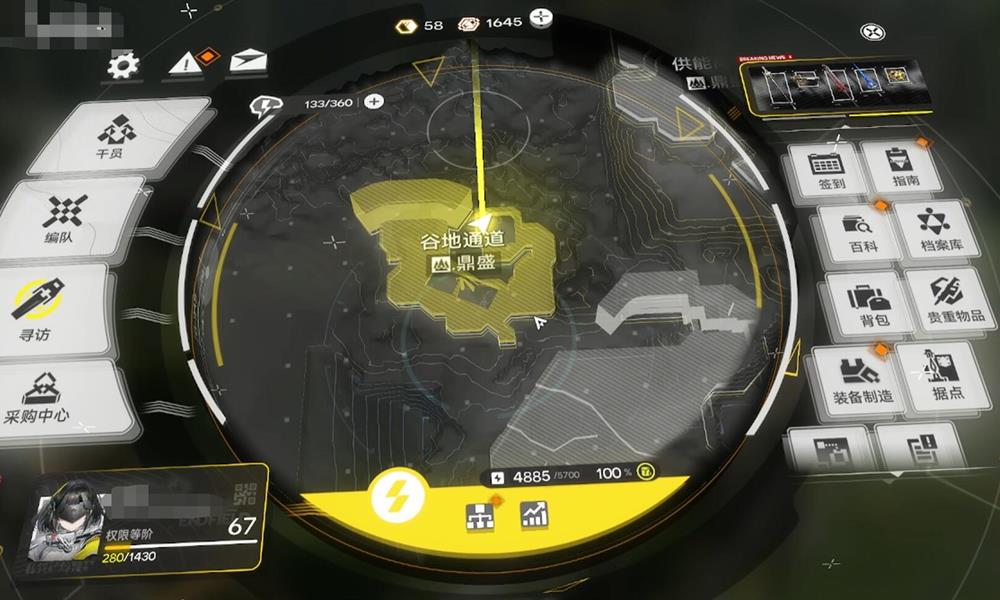Select the 编队 team formation menu
This screenshot has width=1000, height=600.
[x=66, y=220]
